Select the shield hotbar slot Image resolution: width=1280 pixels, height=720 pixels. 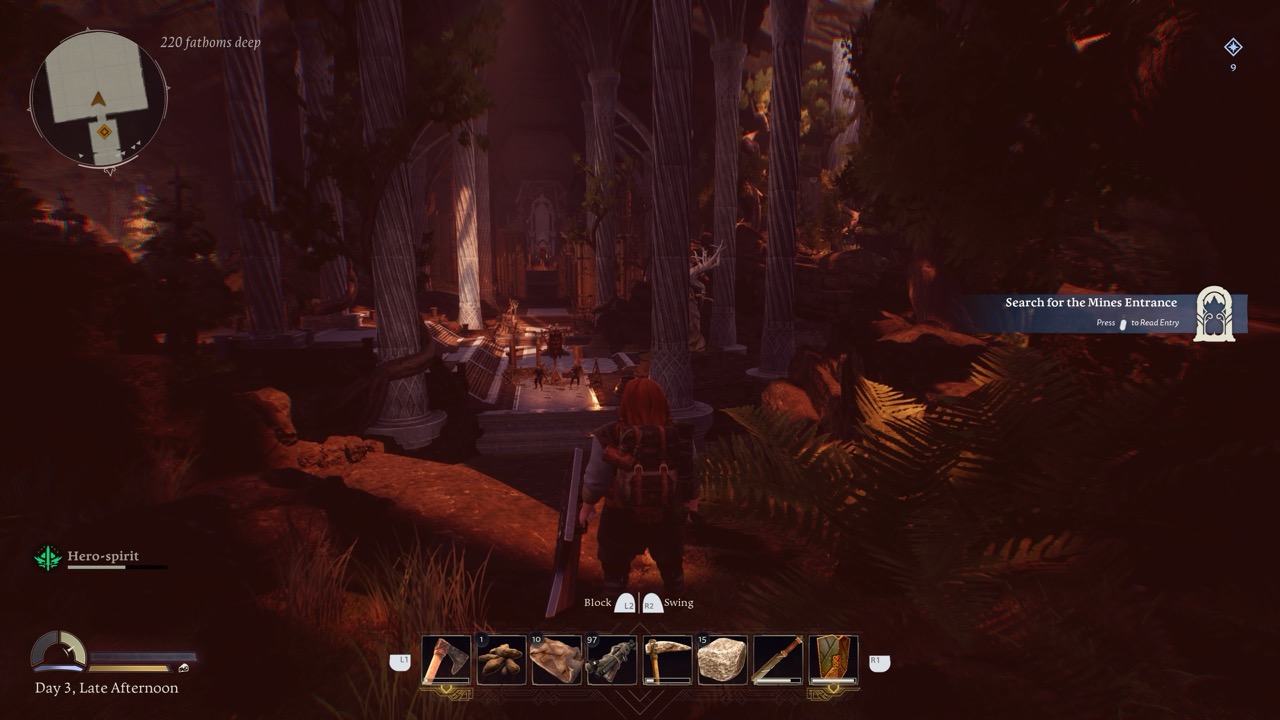[x=833, y=660]
